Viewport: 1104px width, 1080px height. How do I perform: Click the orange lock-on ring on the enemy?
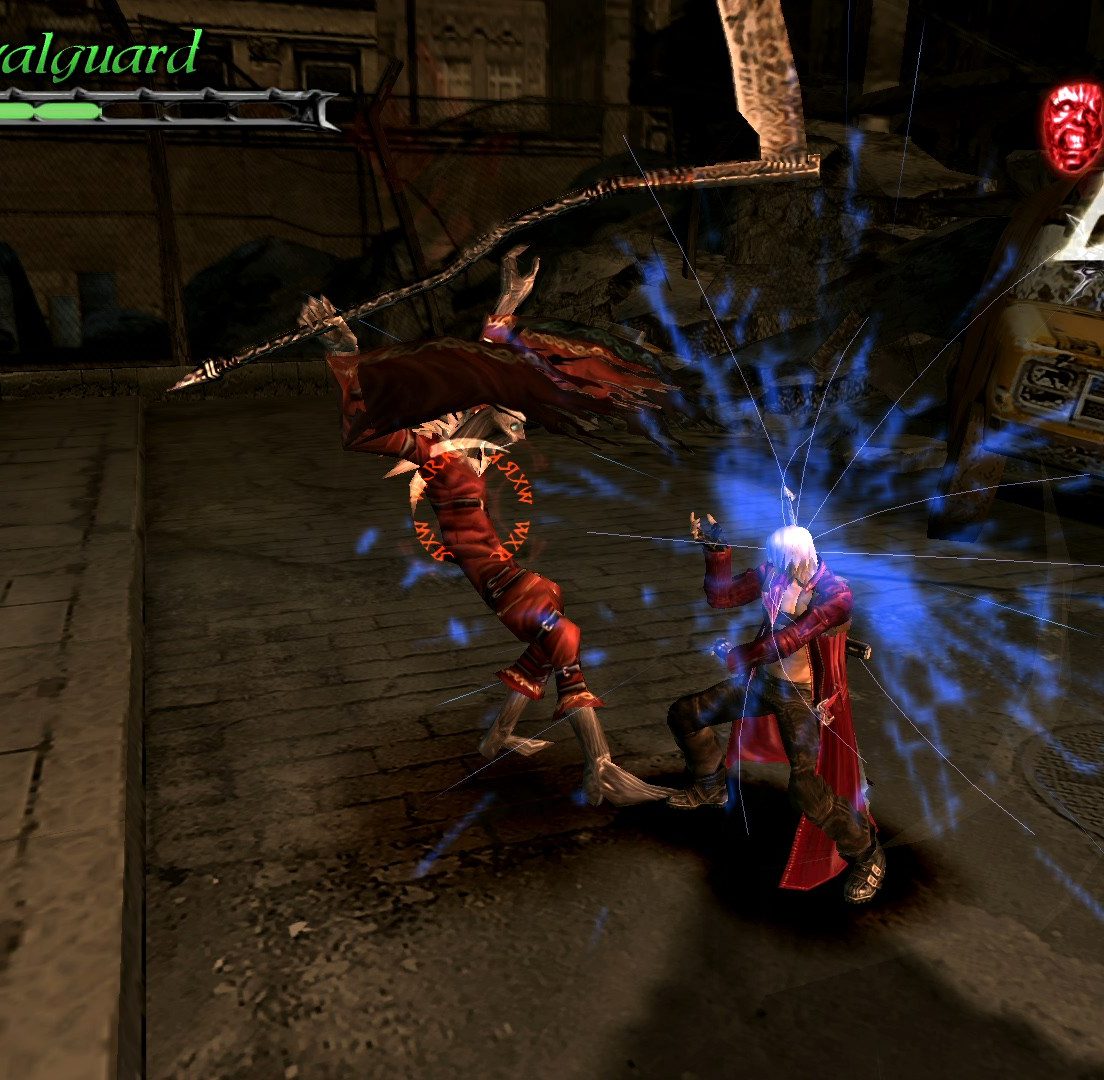pyautogui.click(x=471, y=503)
